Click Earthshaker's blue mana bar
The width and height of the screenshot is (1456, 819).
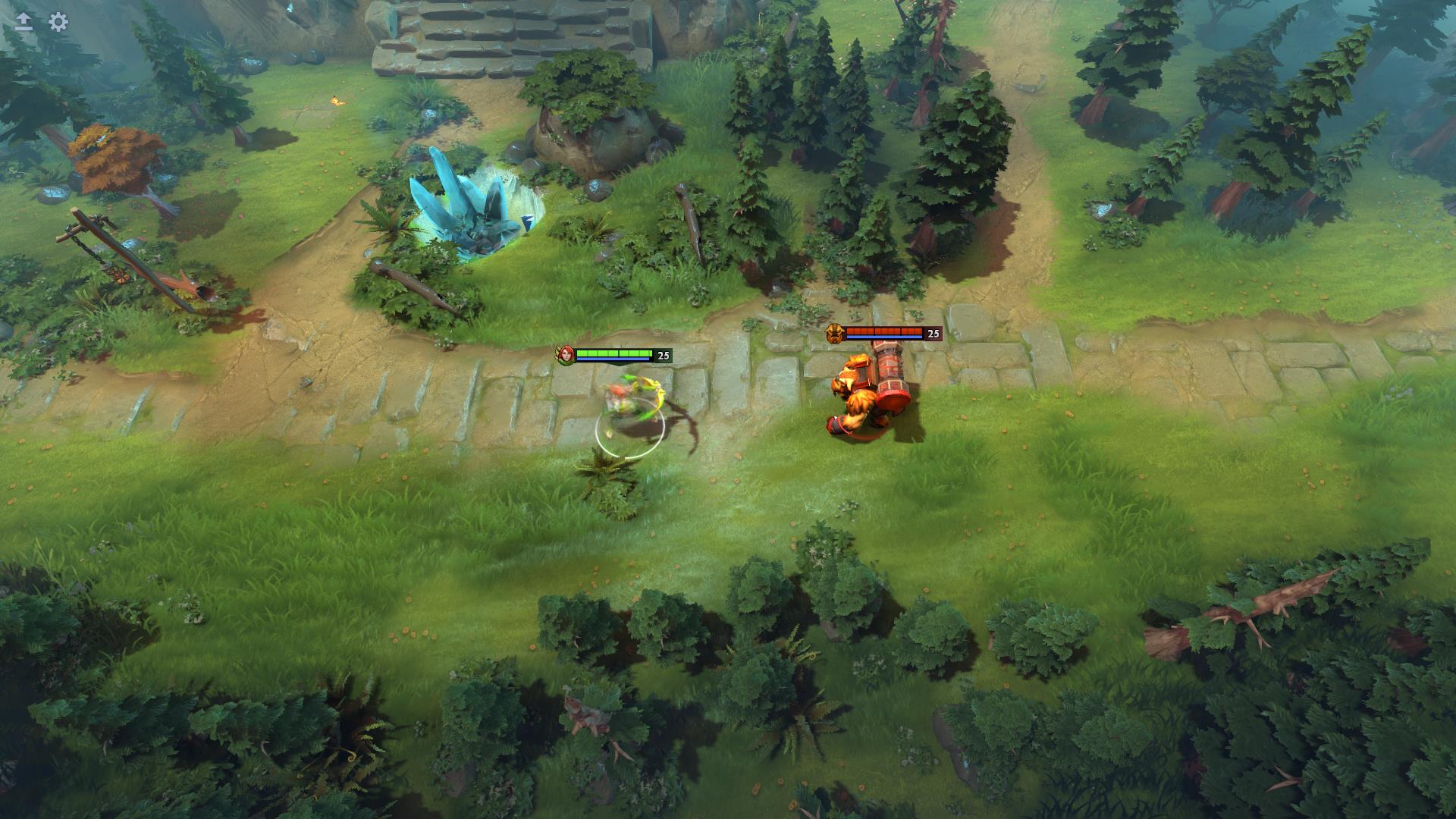click(883, 337)
